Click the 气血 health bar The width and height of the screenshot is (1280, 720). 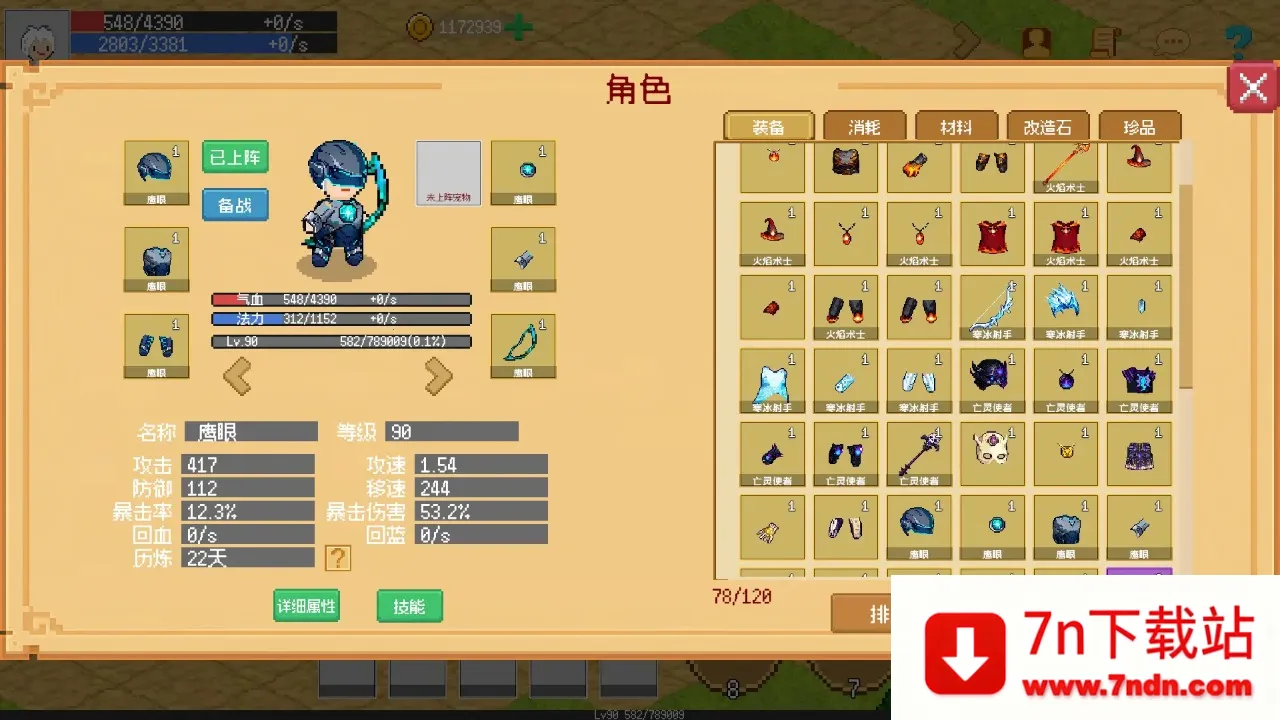click(x=340, y=298)
